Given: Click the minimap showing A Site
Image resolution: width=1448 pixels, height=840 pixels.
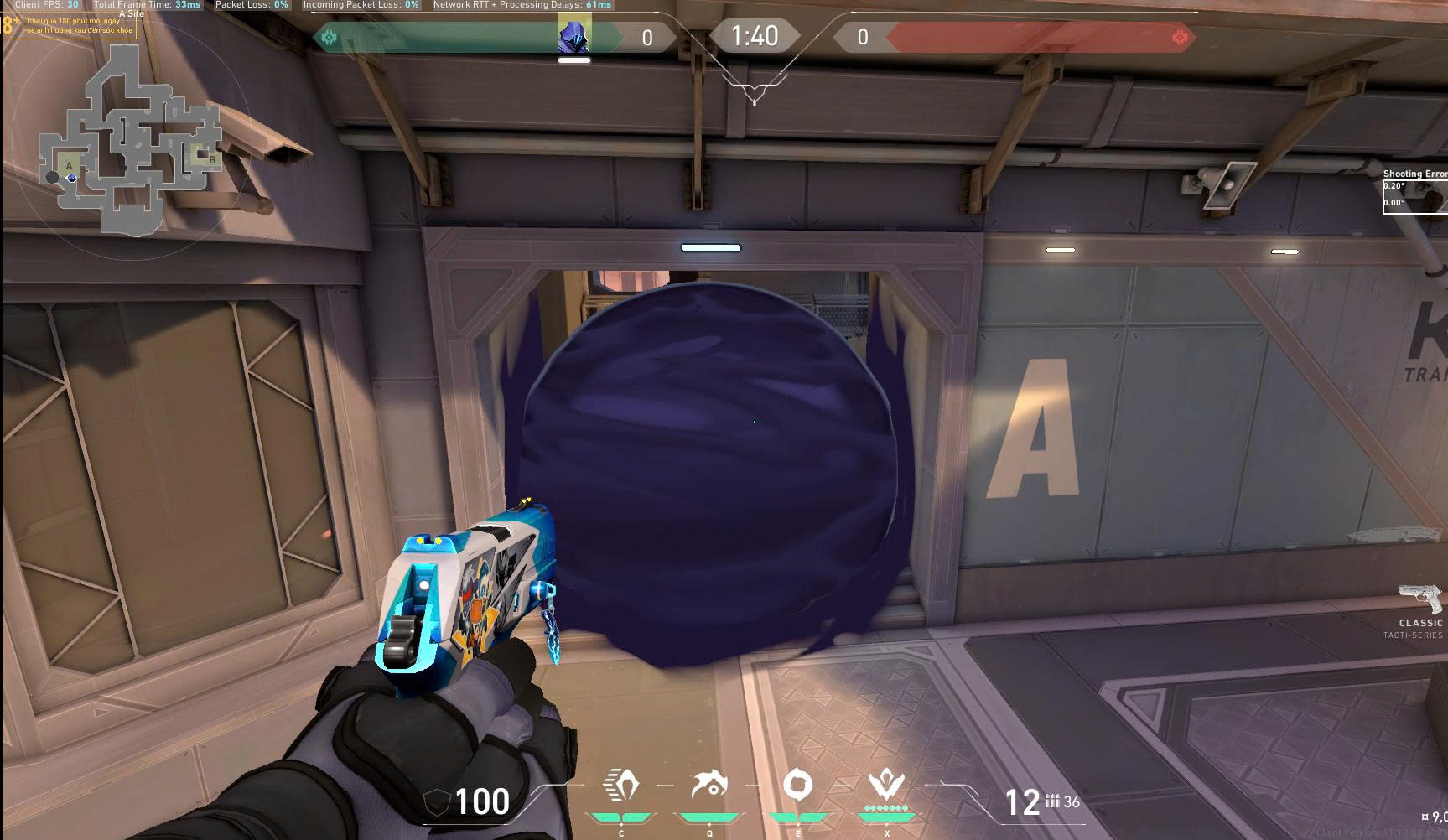Looking at the screenshot, I should pyautogui.click(x=130, y=138).
